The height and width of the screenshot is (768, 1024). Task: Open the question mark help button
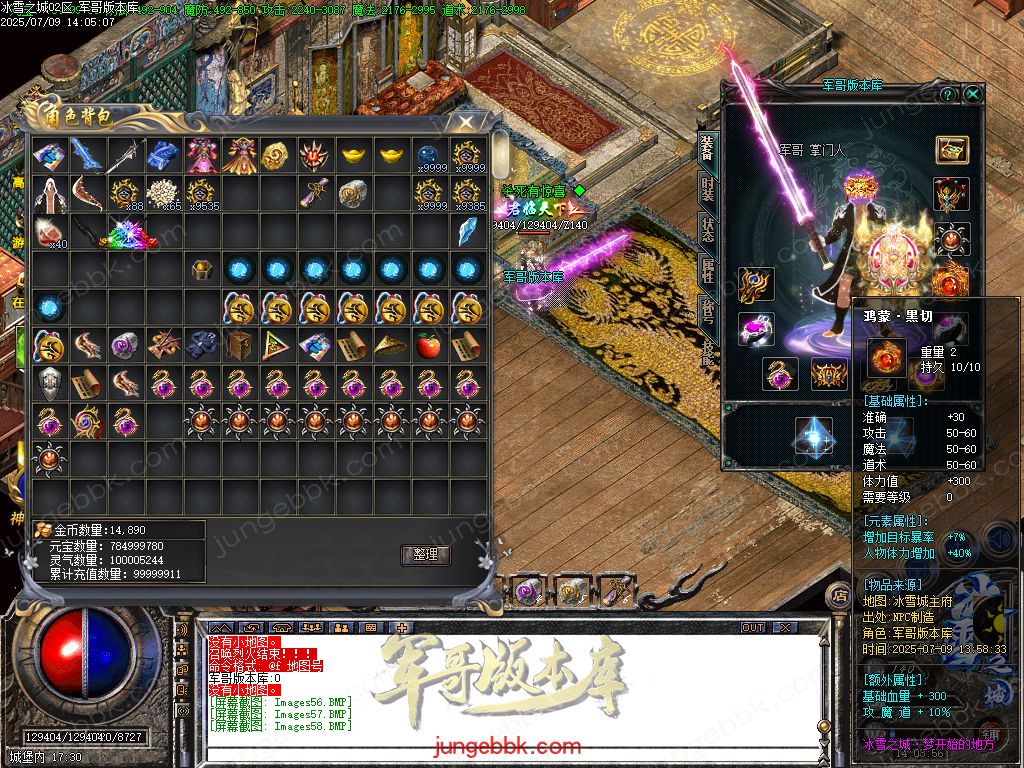point(948,94)
